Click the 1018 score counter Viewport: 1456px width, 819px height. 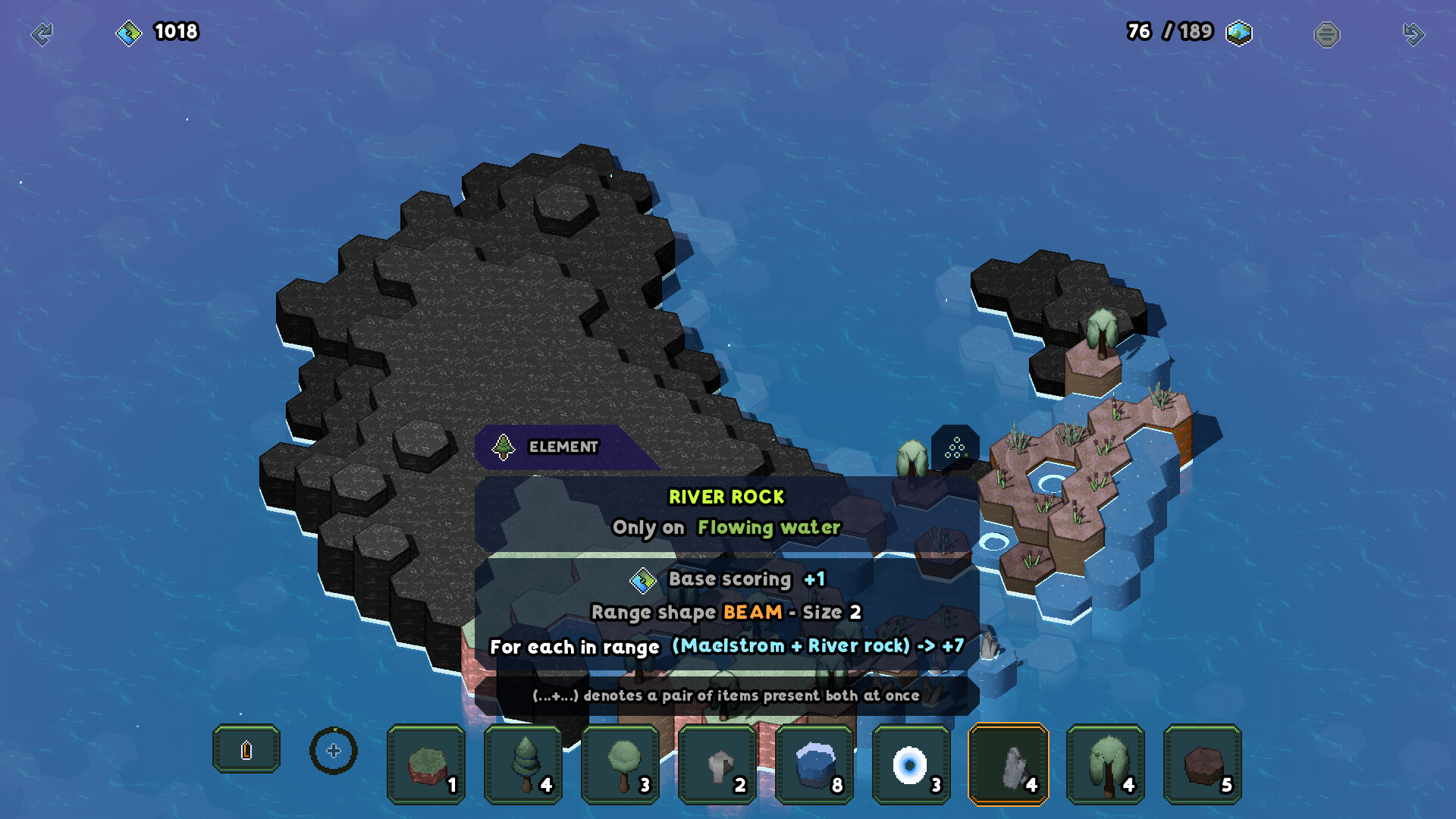[x=174, y=33]
